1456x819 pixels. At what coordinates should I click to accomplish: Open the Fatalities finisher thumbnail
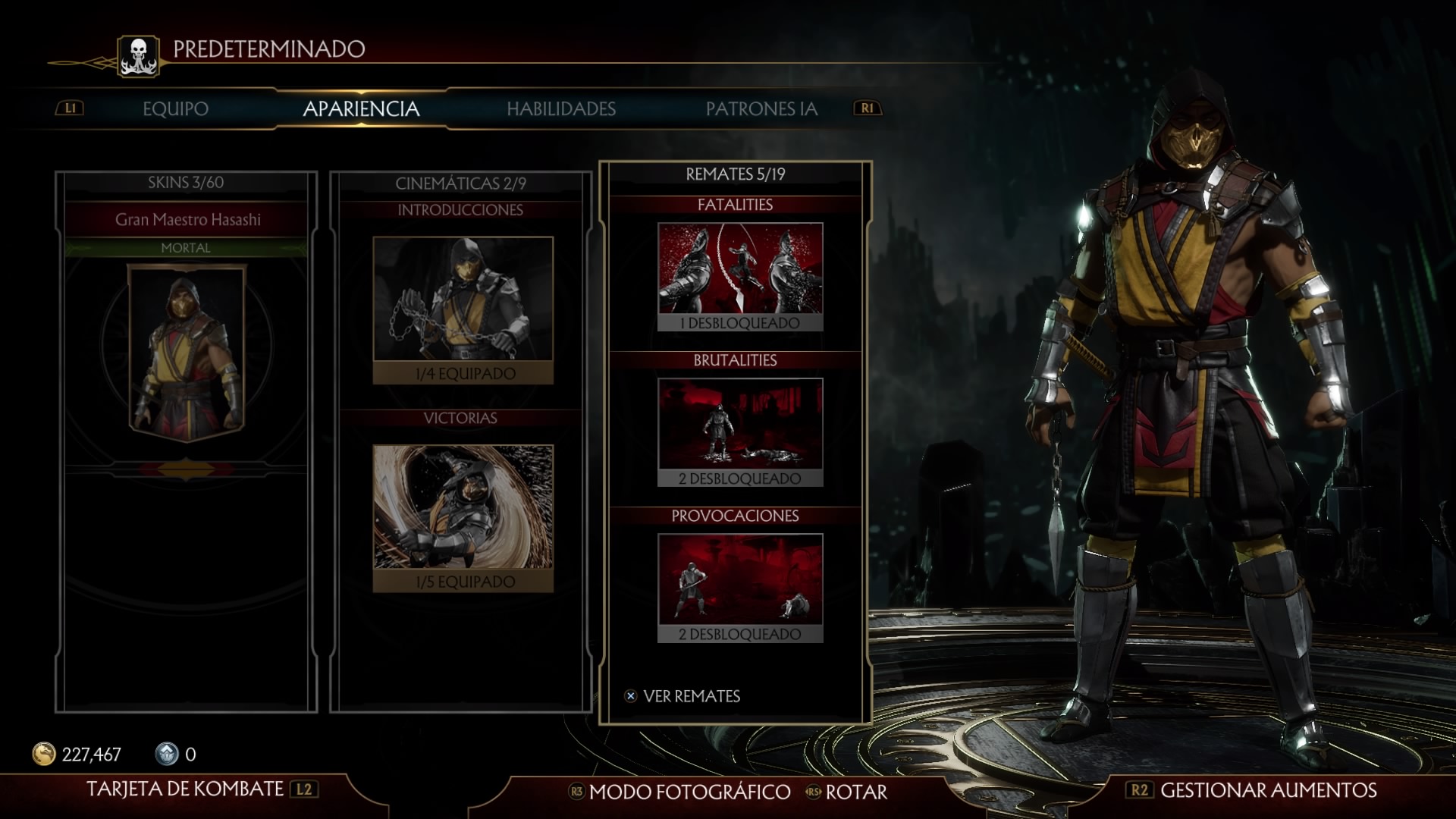pyautogui.click(x=739, y=268)
